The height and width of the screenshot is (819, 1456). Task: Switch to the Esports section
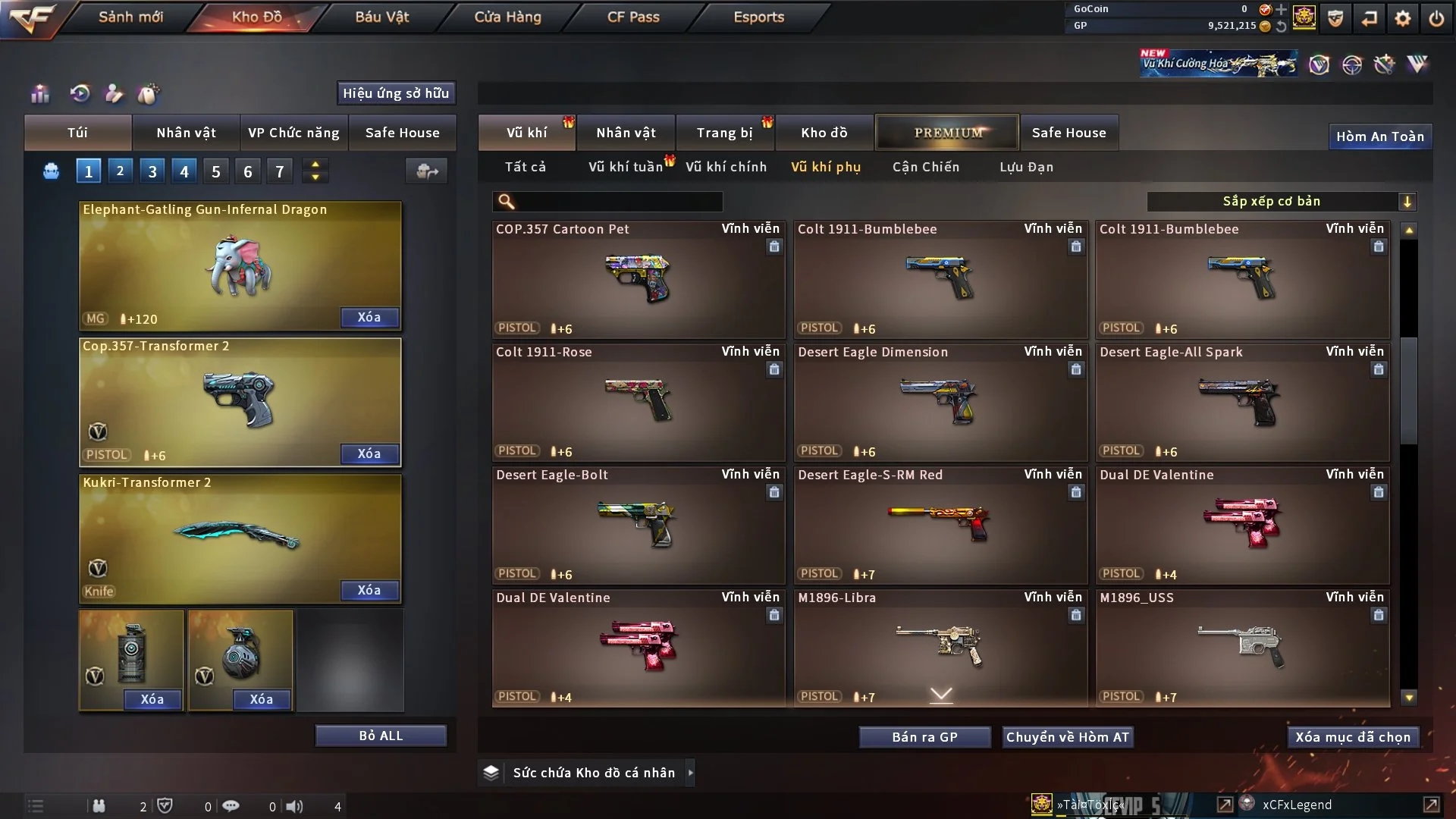pos(758,17)
